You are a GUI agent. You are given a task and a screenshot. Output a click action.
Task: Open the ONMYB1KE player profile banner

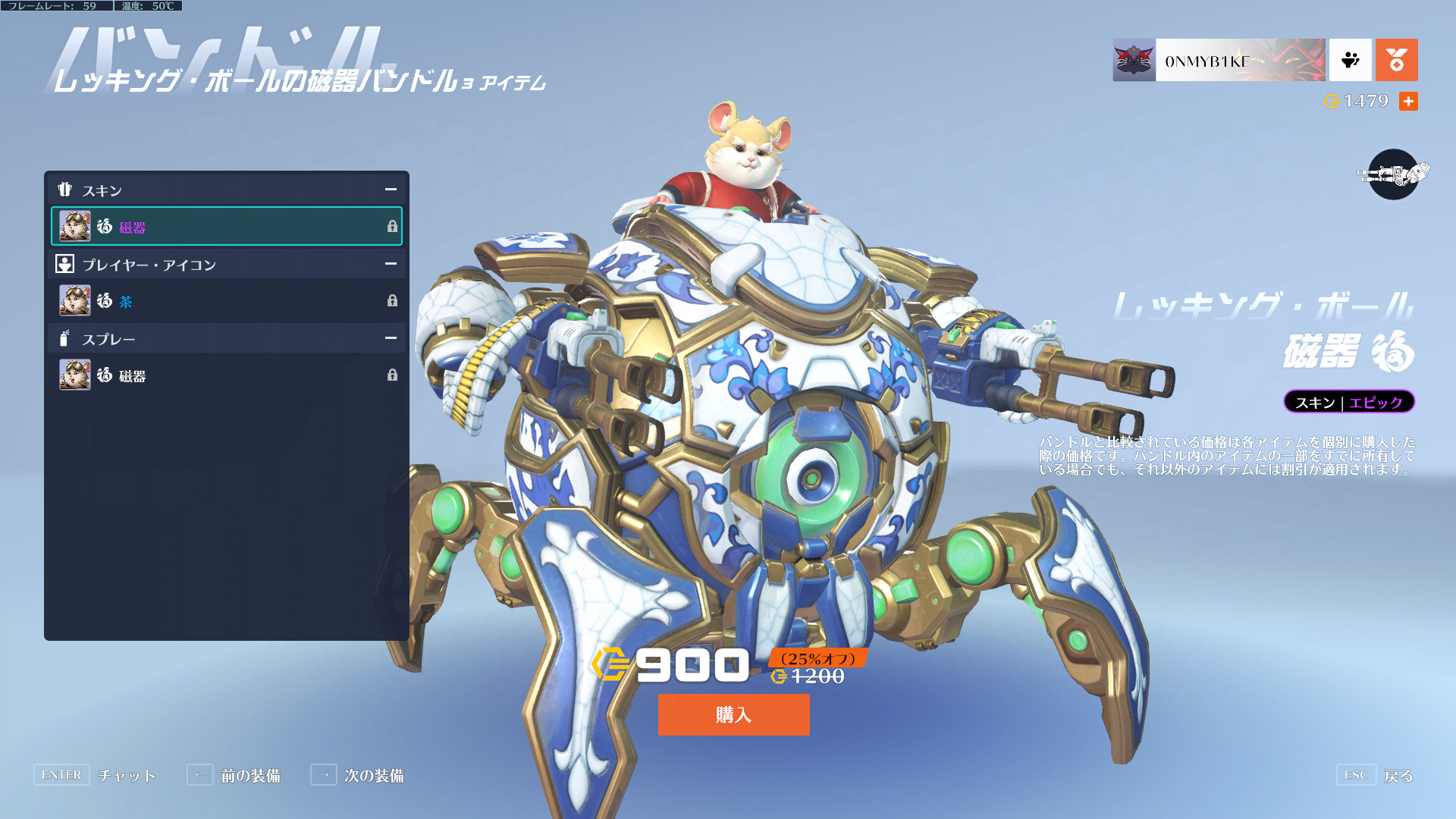1219,60
